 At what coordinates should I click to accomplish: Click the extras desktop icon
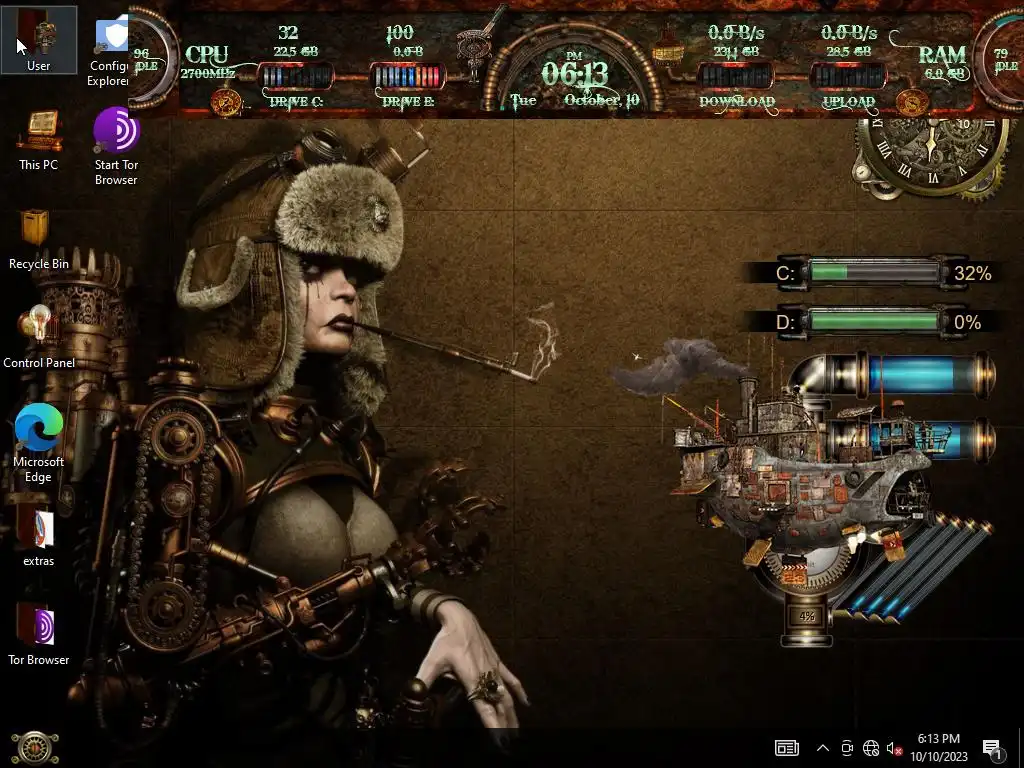pos(39,530)
